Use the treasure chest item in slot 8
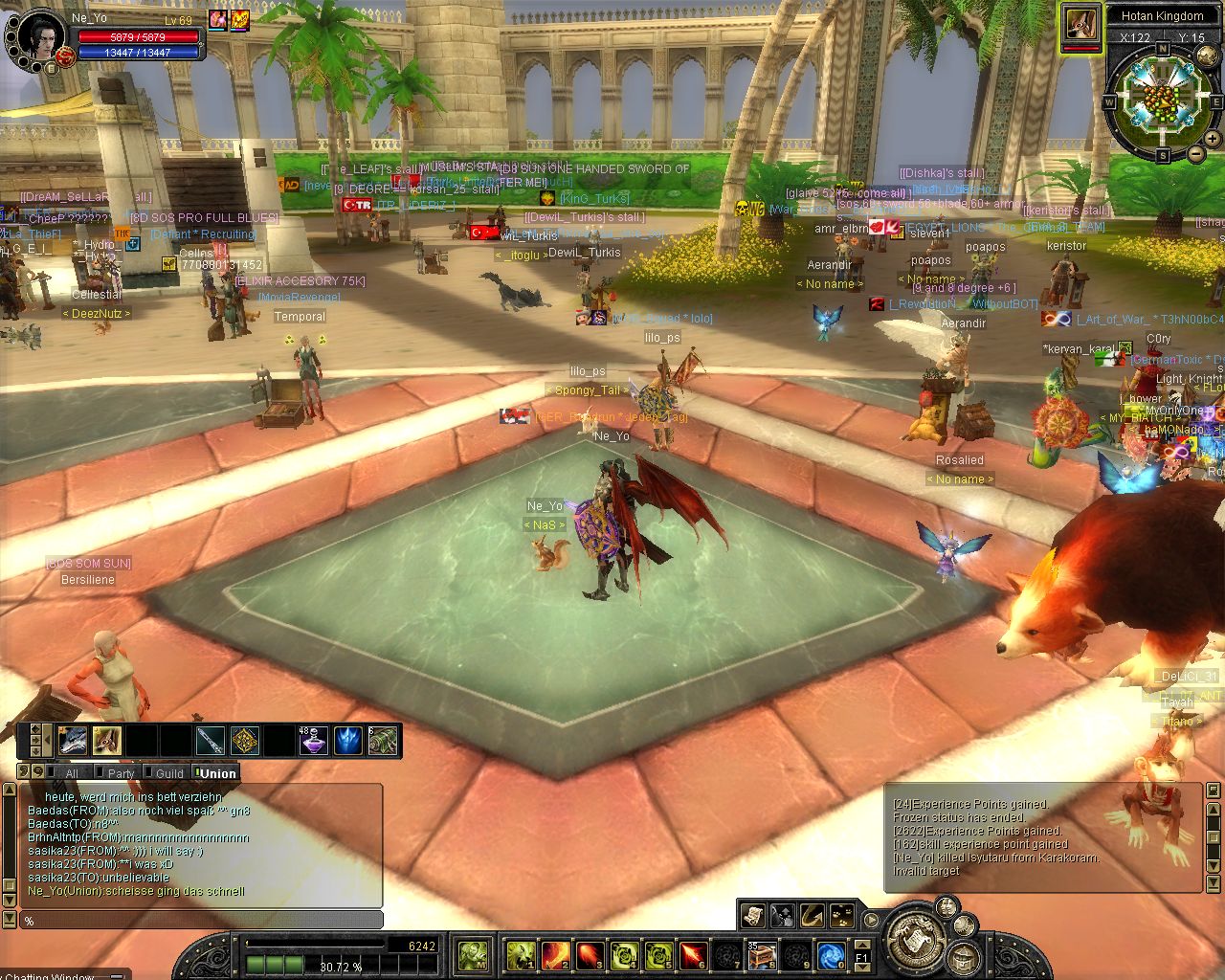The width and height of the screenshot is (1225, 980). point(762,954)
